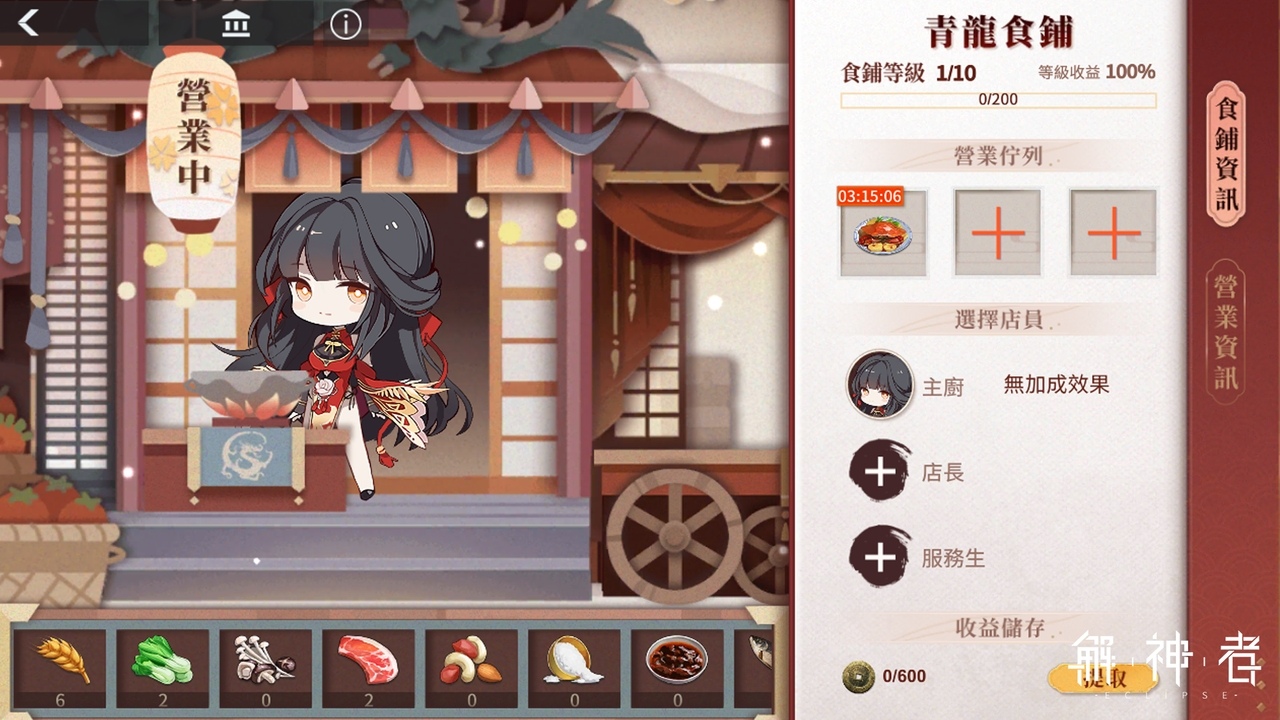
Task: Collect stored earnings with the yellow button
Action: pos(1102,677)
